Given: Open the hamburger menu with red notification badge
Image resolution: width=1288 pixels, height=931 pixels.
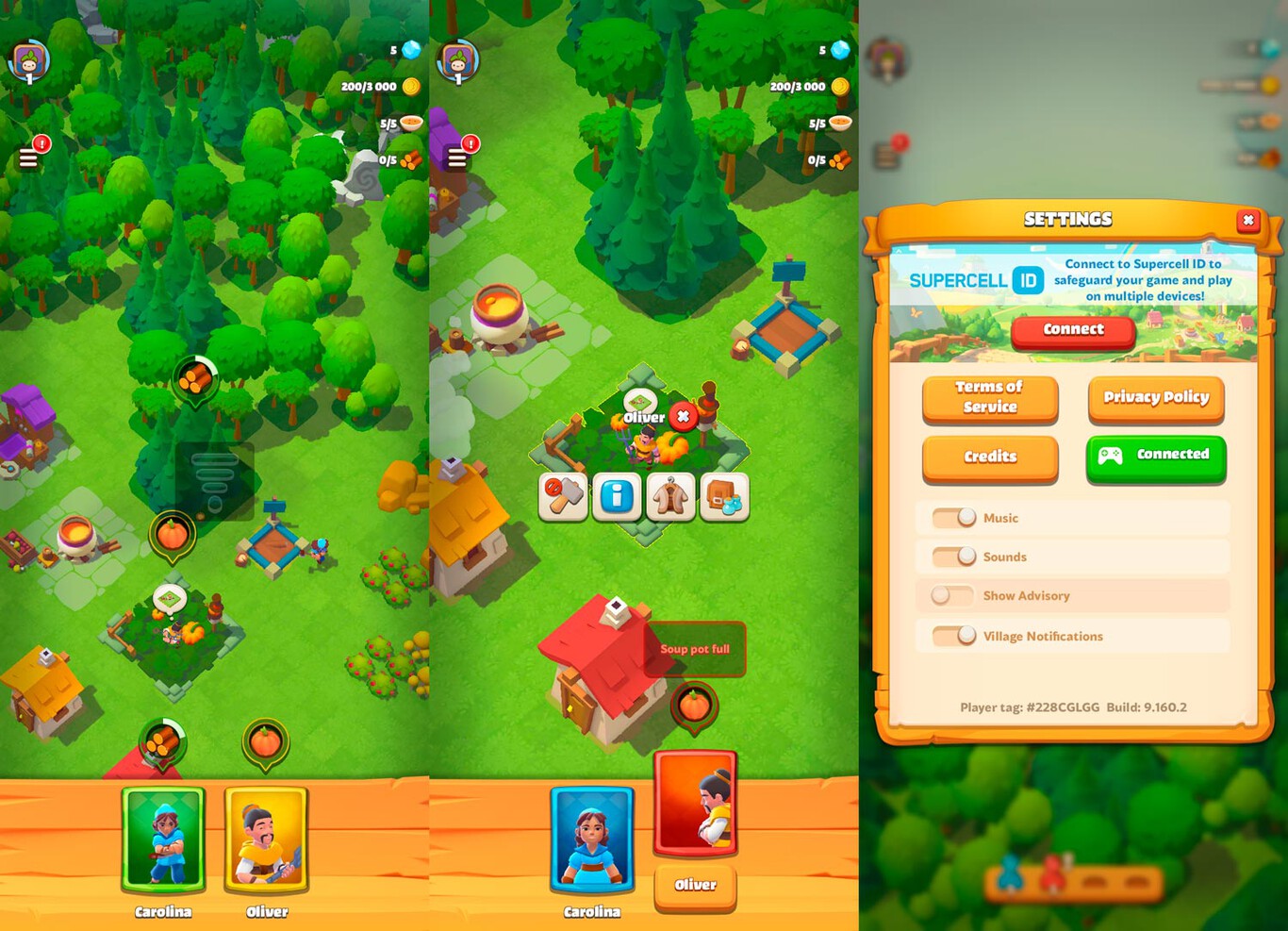Looking at the screenshot, I should point(28,156).
